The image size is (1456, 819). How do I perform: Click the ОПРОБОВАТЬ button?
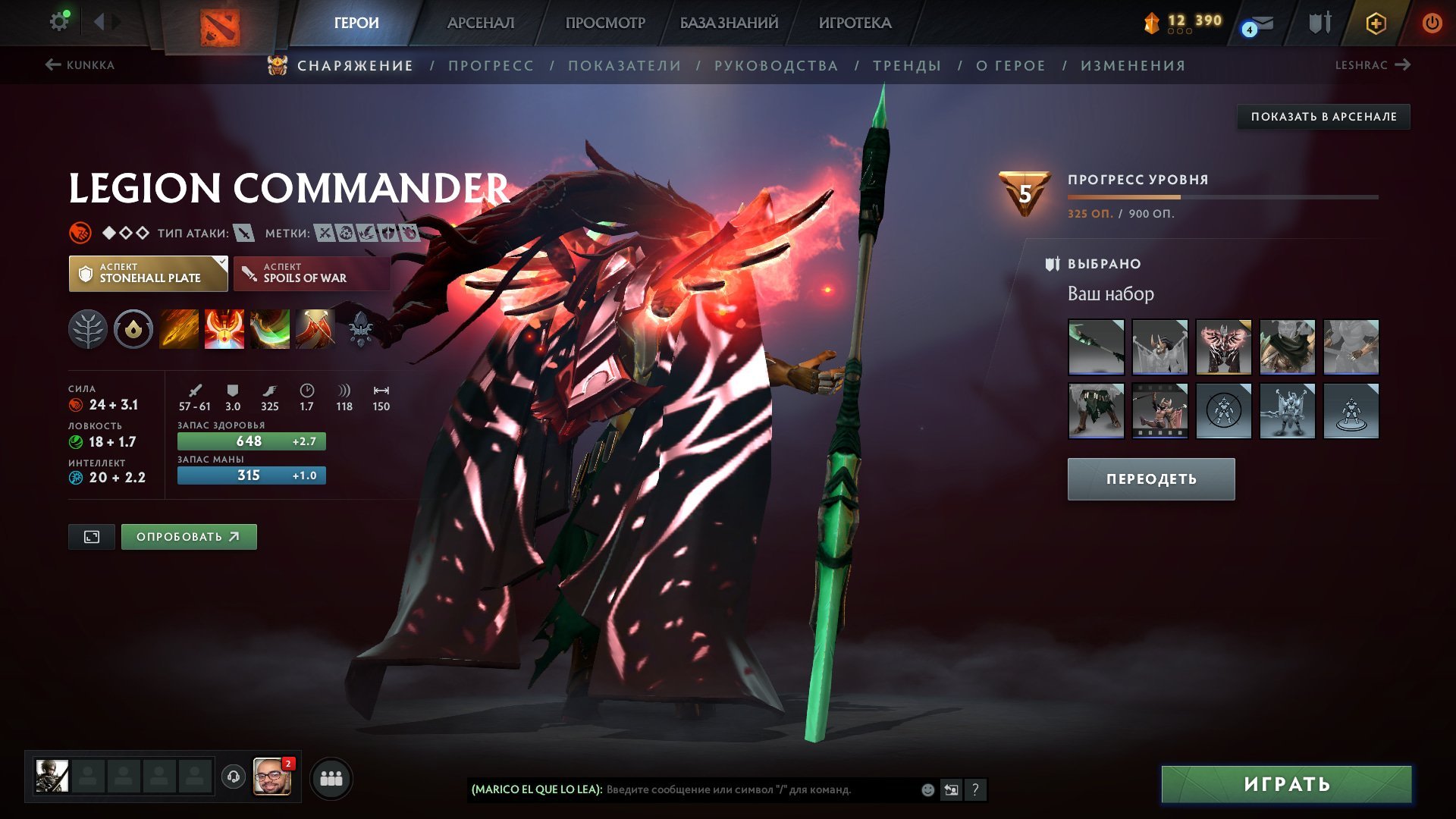[x=188, y=536]
